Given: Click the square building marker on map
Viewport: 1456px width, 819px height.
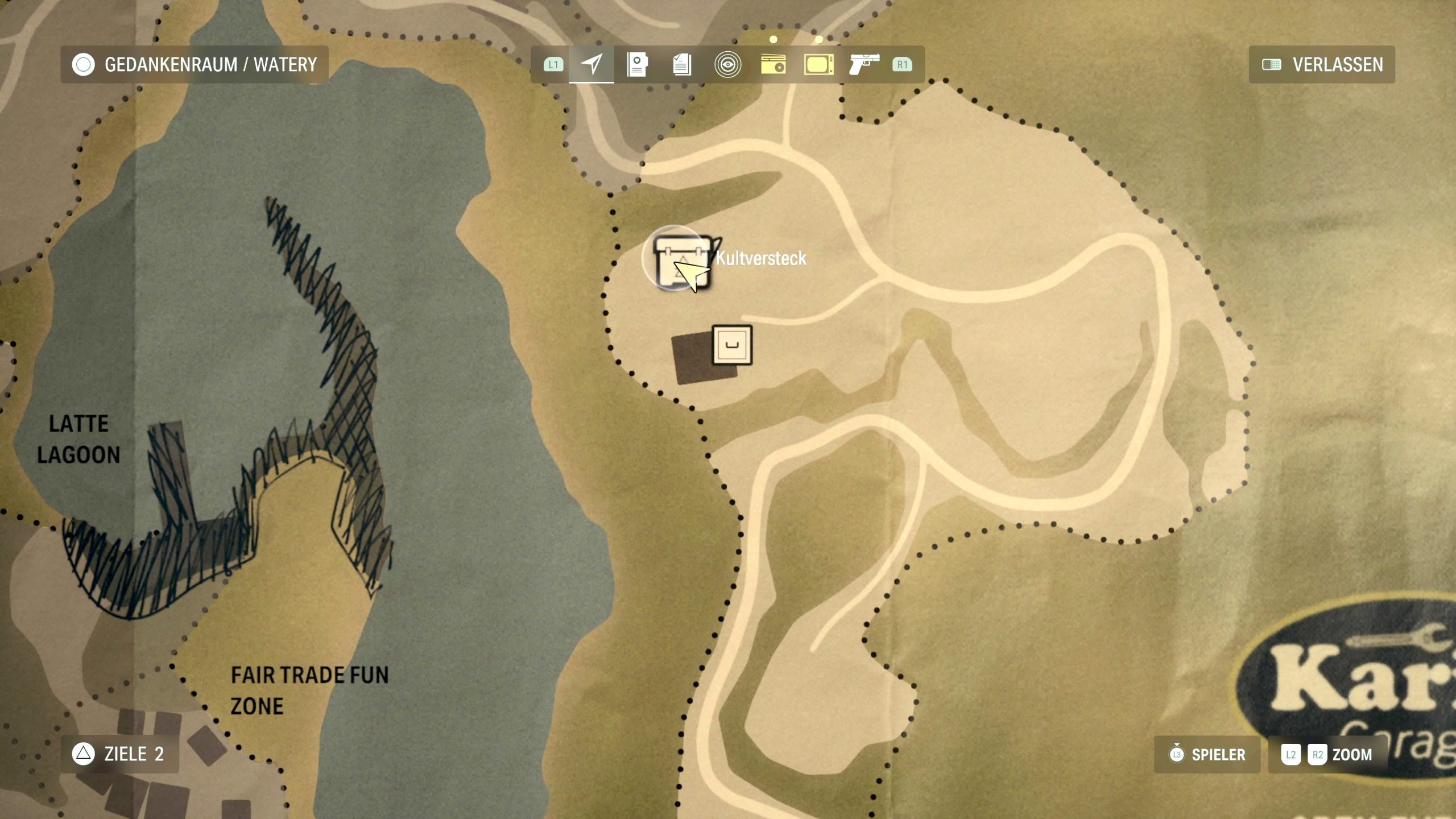Looking at the screenshot, I should (x=732, y=345).
